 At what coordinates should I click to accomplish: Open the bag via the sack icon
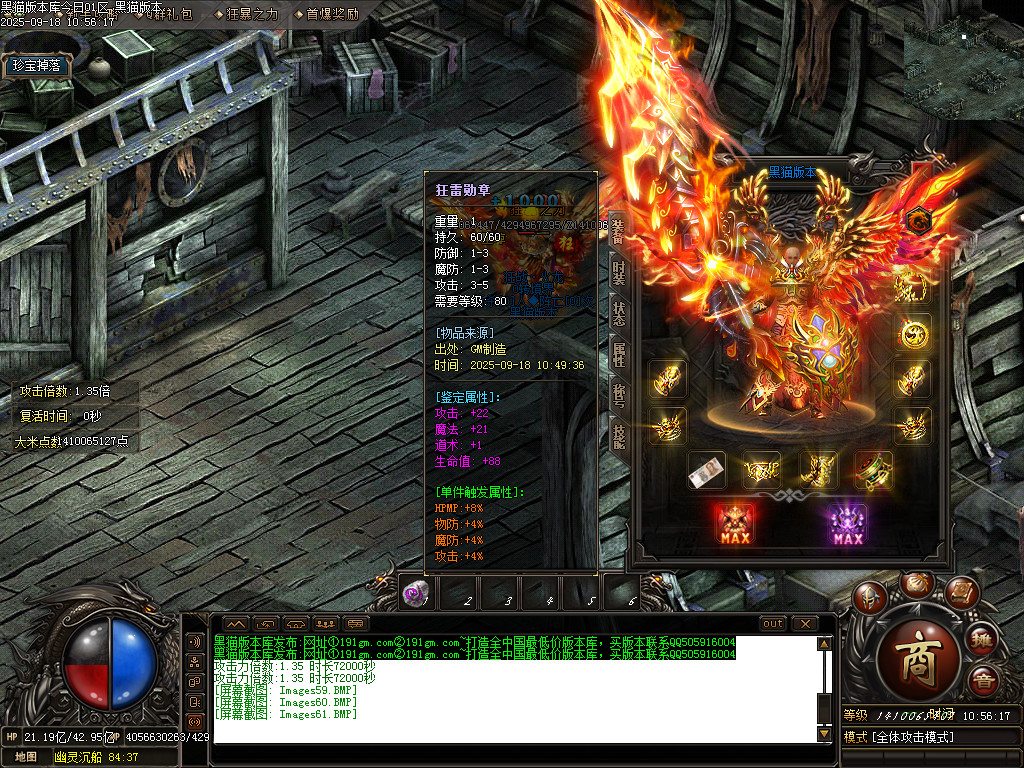917,583
